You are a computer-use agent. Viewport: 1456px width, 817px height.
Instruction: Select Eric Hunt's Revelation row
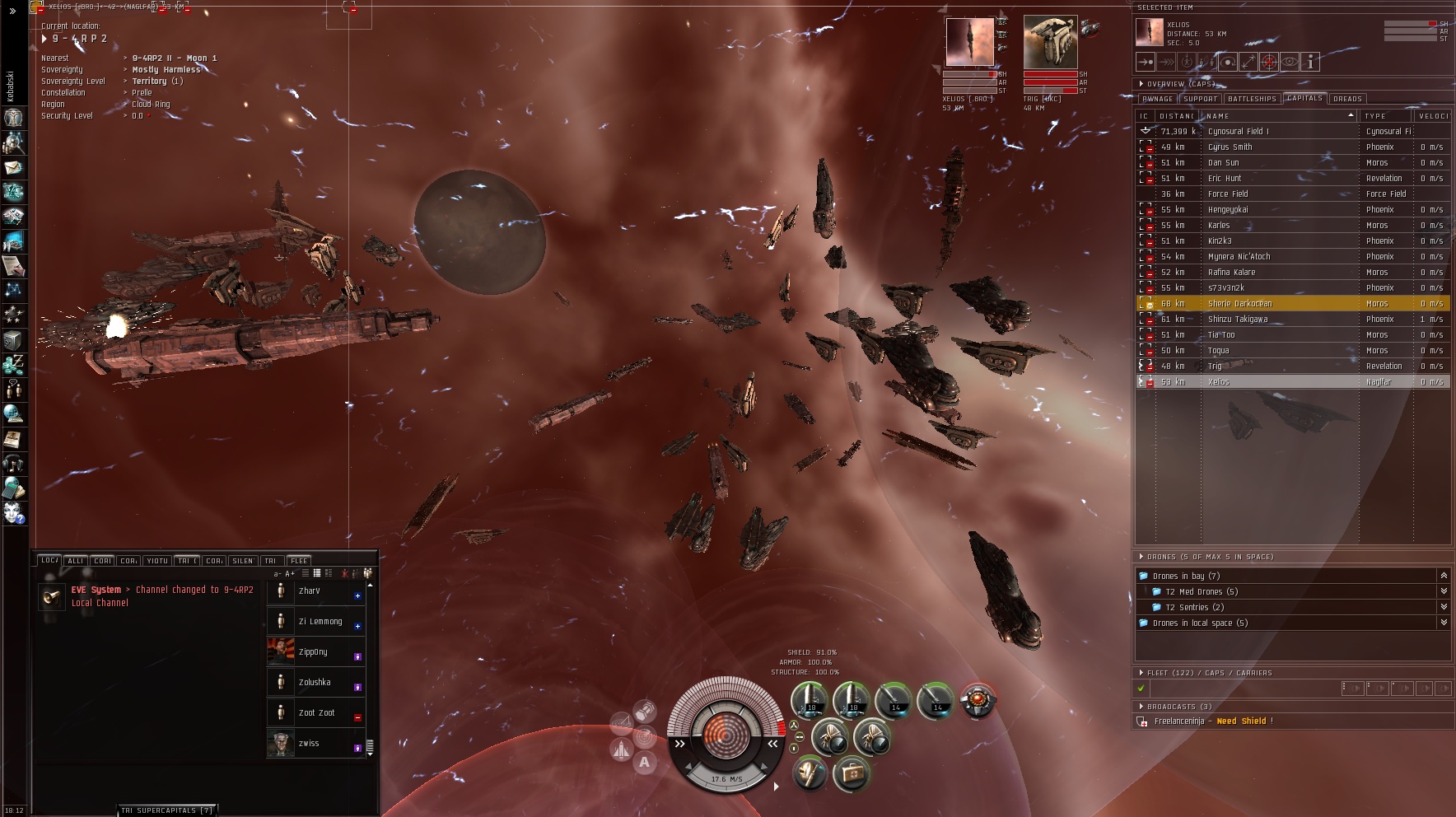[1225, 179]
